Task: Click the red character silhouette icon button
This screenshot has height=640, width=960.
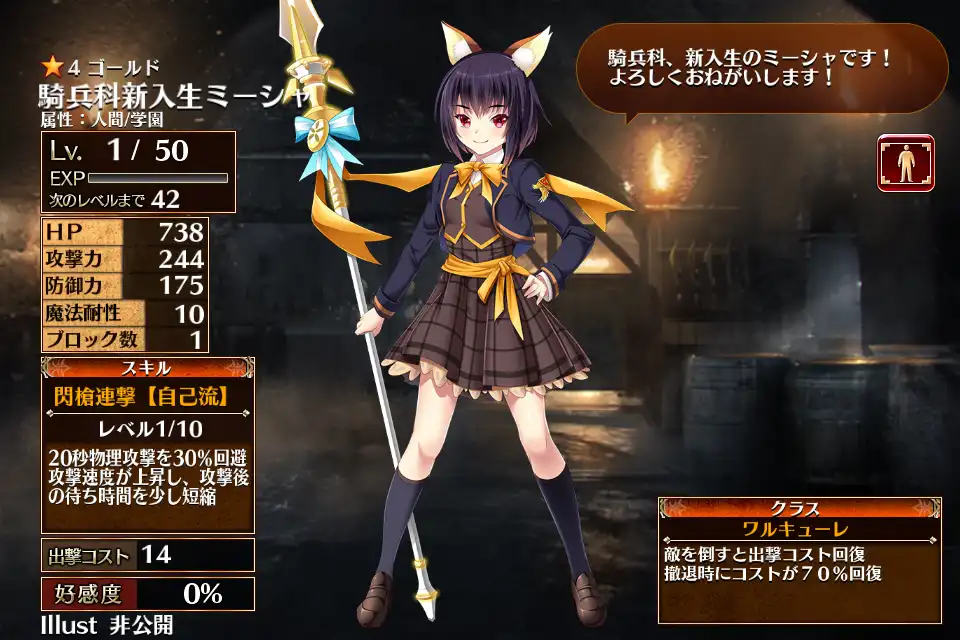Action: (x=906, y=163)
